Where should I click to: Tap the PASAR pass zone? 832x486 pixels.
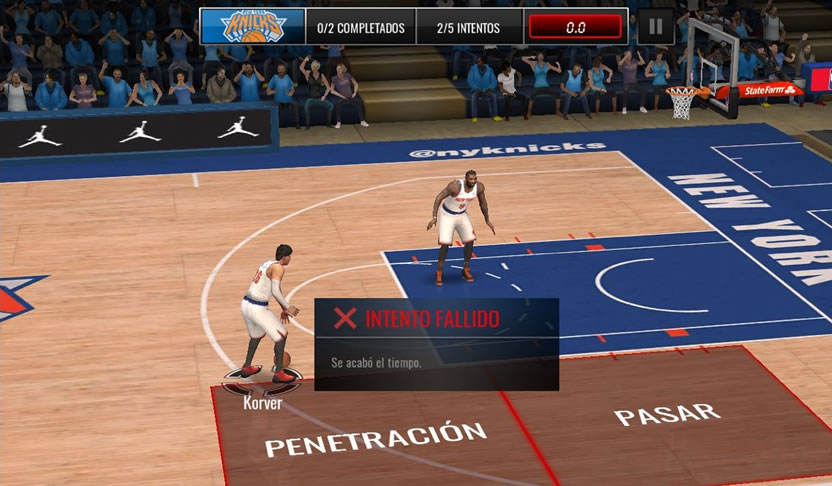pos(667,415)
